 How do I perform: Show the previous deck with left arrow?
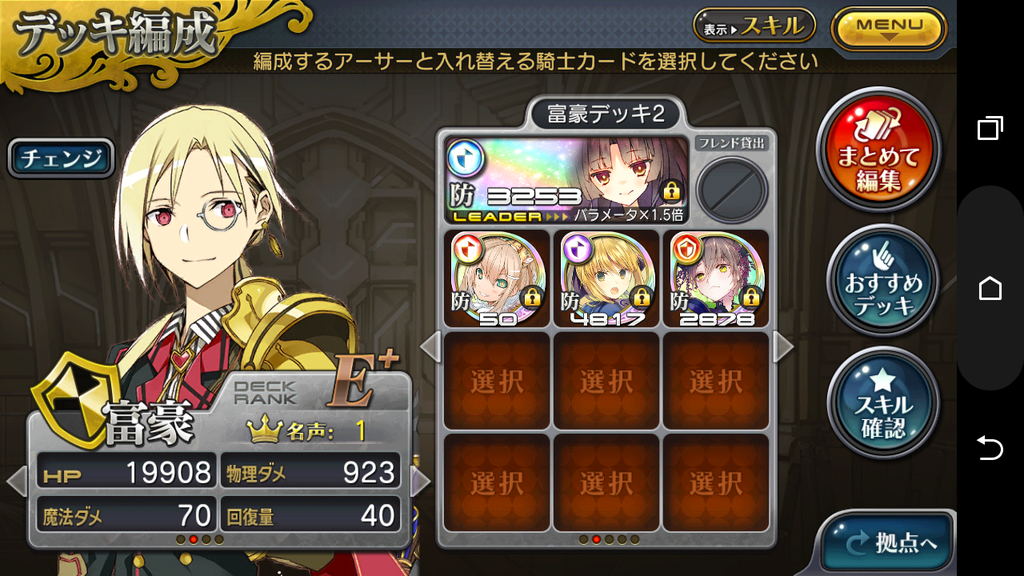tap(430, 347)
